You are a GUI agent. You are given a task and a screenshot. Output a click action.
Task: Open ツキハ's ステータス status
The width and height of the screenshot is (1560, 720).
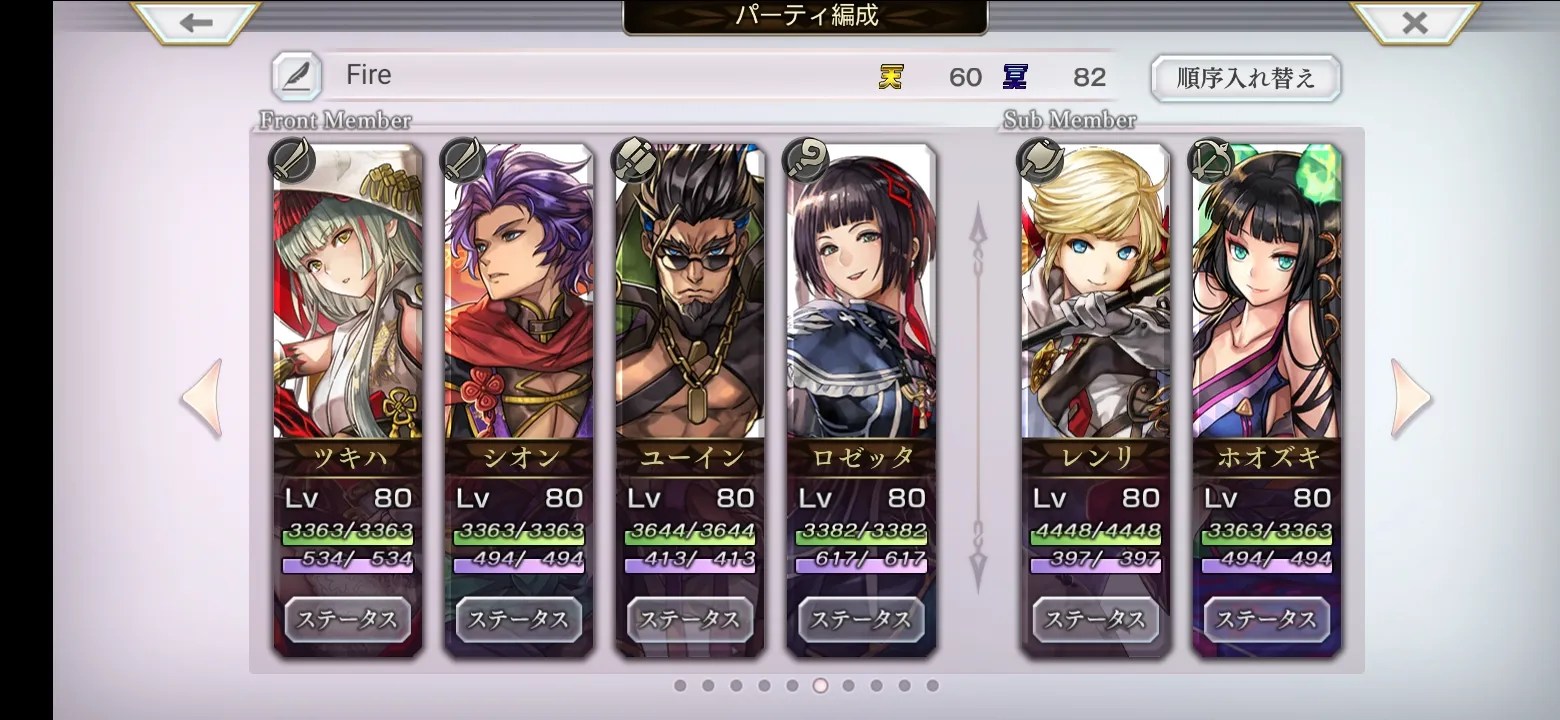tap(347, 619)
